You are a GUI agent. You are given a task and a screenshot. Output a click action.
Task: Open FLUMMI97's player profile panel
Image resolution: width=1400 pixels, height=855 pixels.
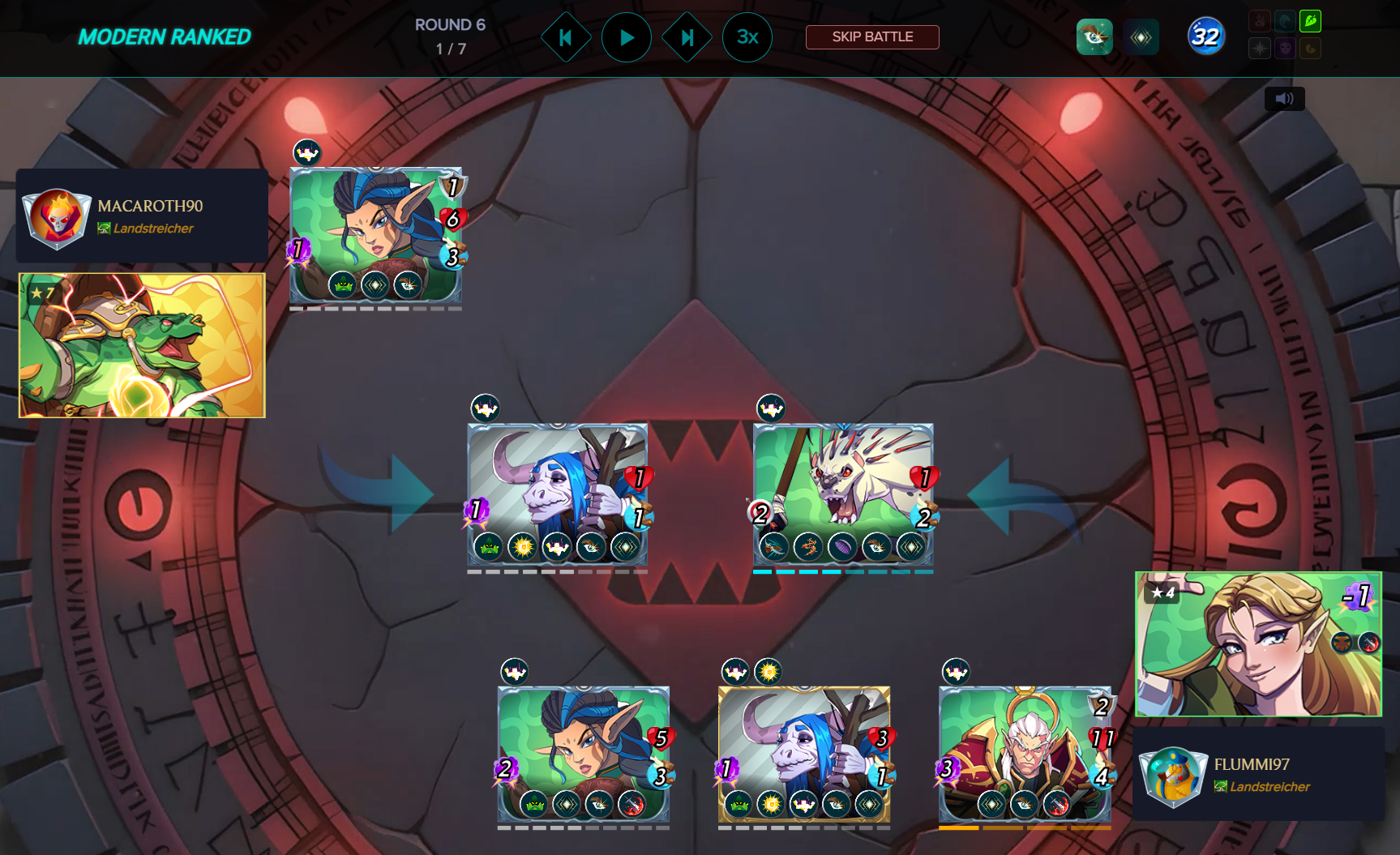coord(1257,775)
